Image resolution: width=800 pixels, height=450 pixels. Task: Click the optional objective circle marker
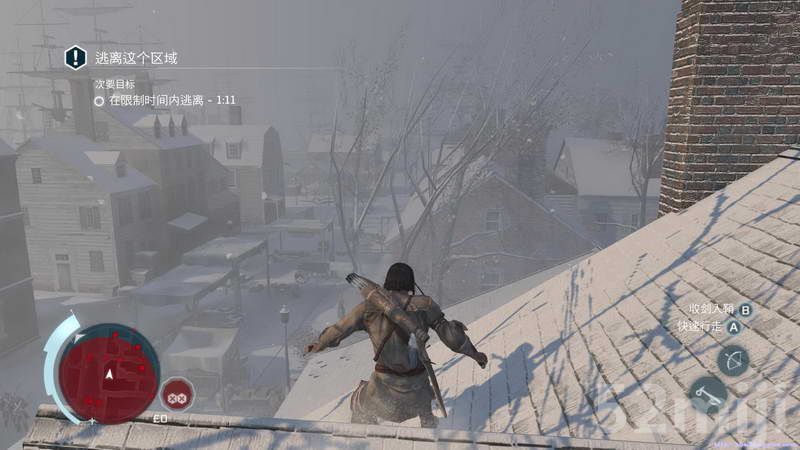pos(99,101)
